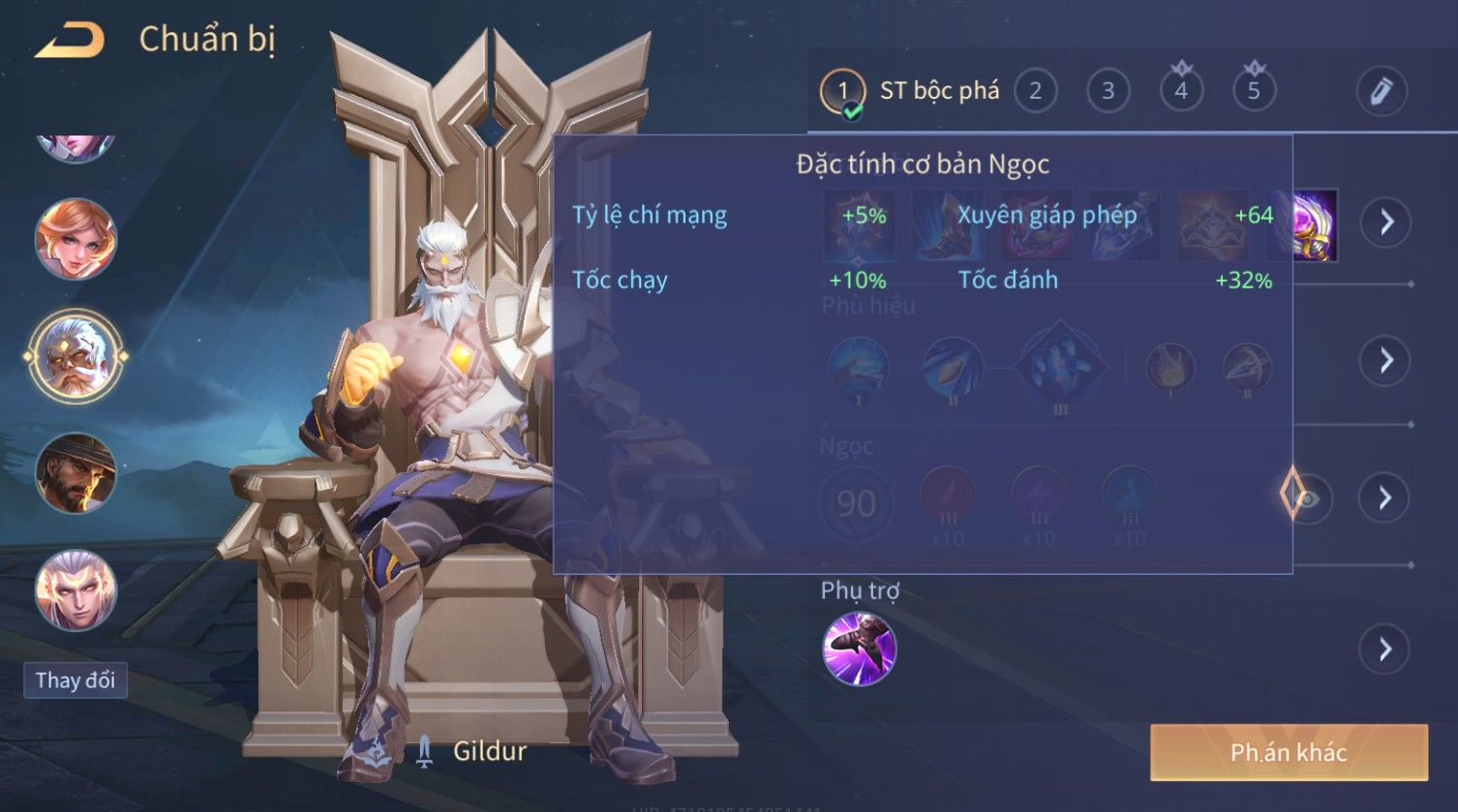Screen dimensions: 1458x812
Task: Open the Phụ trợ selection arrow
Action: 1385,648
